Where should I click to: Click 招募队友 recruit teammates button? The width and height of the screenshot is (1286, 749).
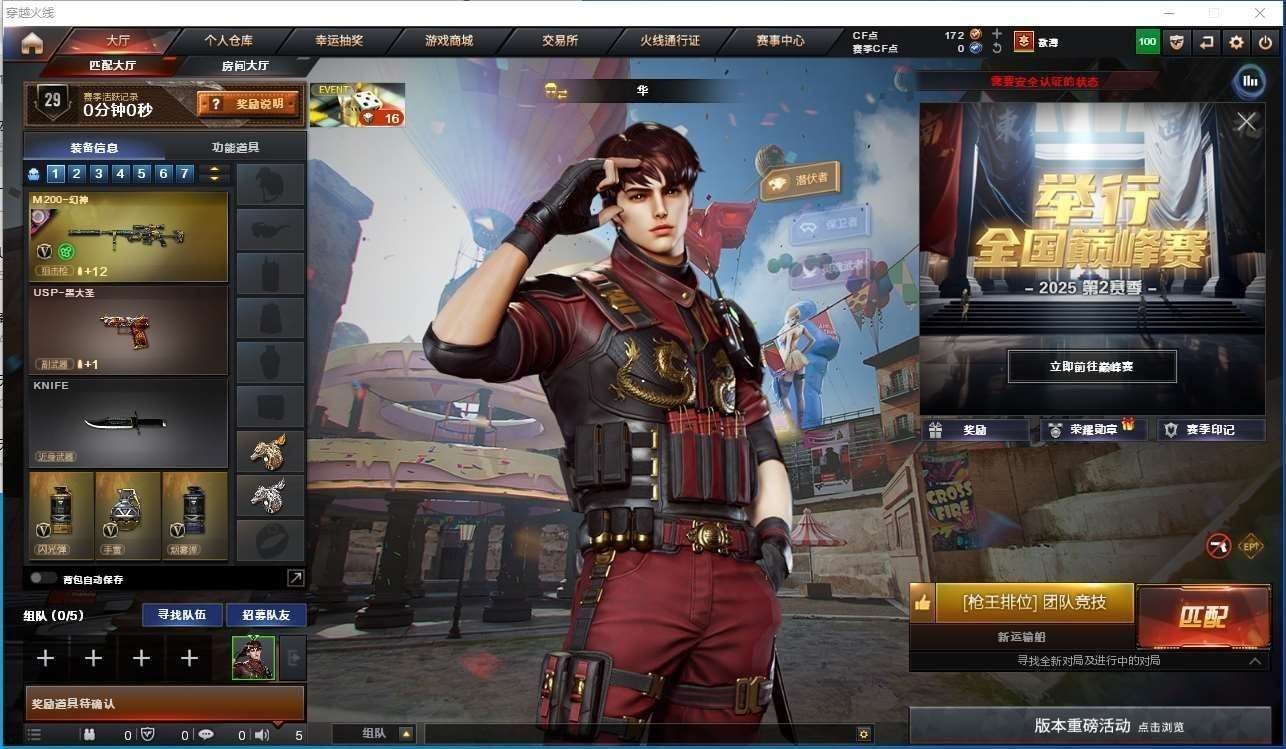point(266,614)
